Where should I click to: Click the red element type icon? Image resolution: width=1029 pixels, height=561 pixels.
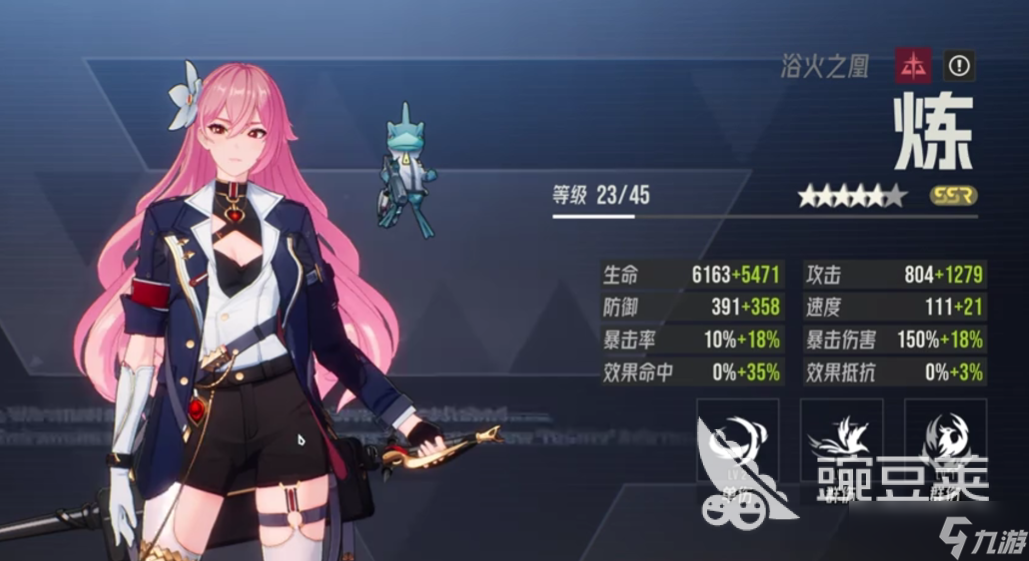(x=914, y=66)
